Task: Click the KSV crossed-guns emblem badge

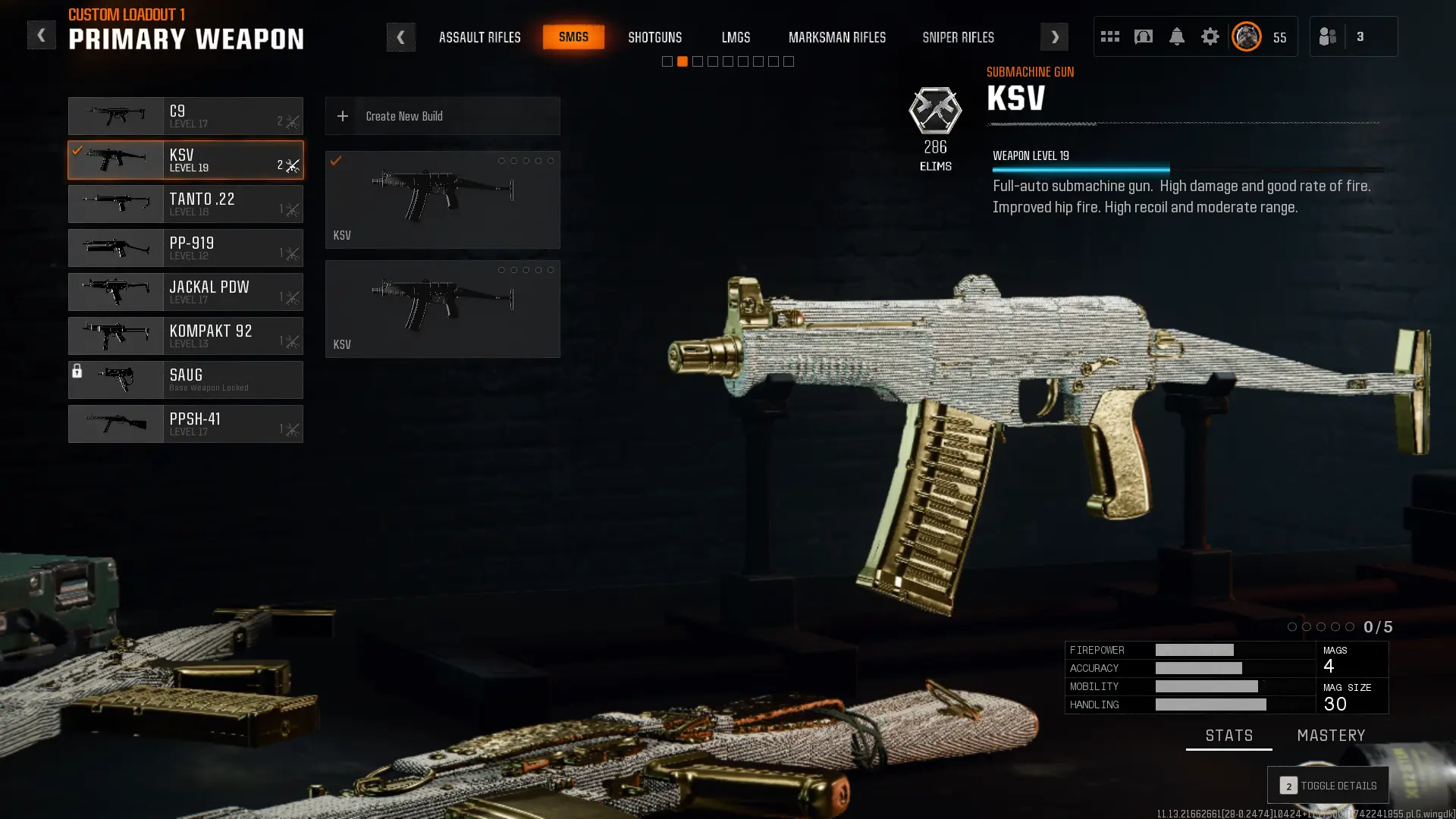Action: tap(936, 111)
